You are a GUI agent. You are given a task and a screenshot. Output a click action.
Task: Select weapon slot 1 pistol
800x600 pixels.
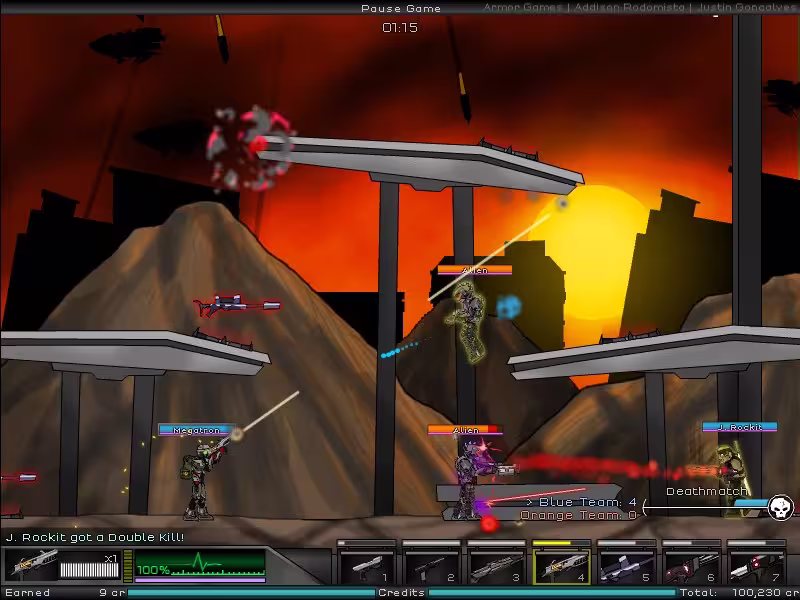366,566
